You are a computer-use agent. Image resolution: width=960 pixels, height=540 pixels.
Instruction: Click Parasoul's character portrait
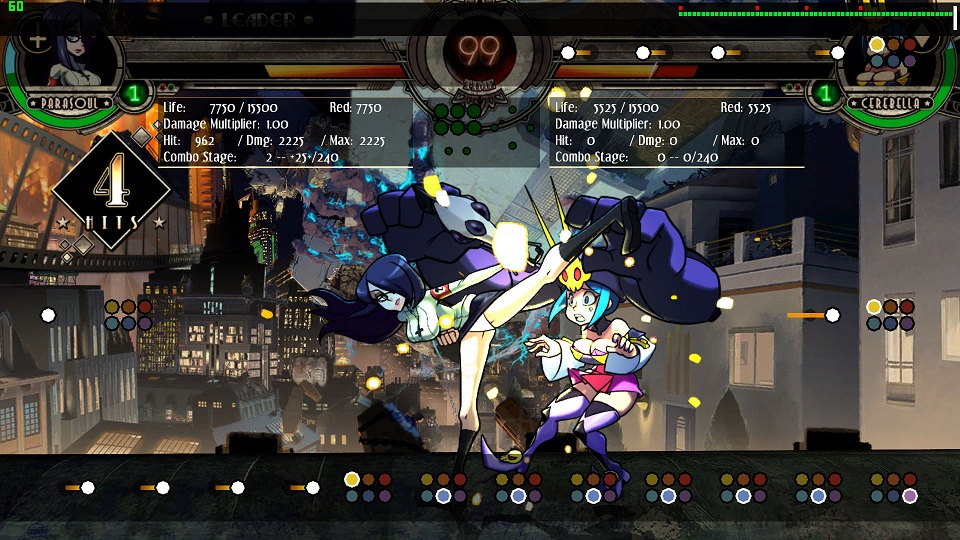[x=70, y=62]
